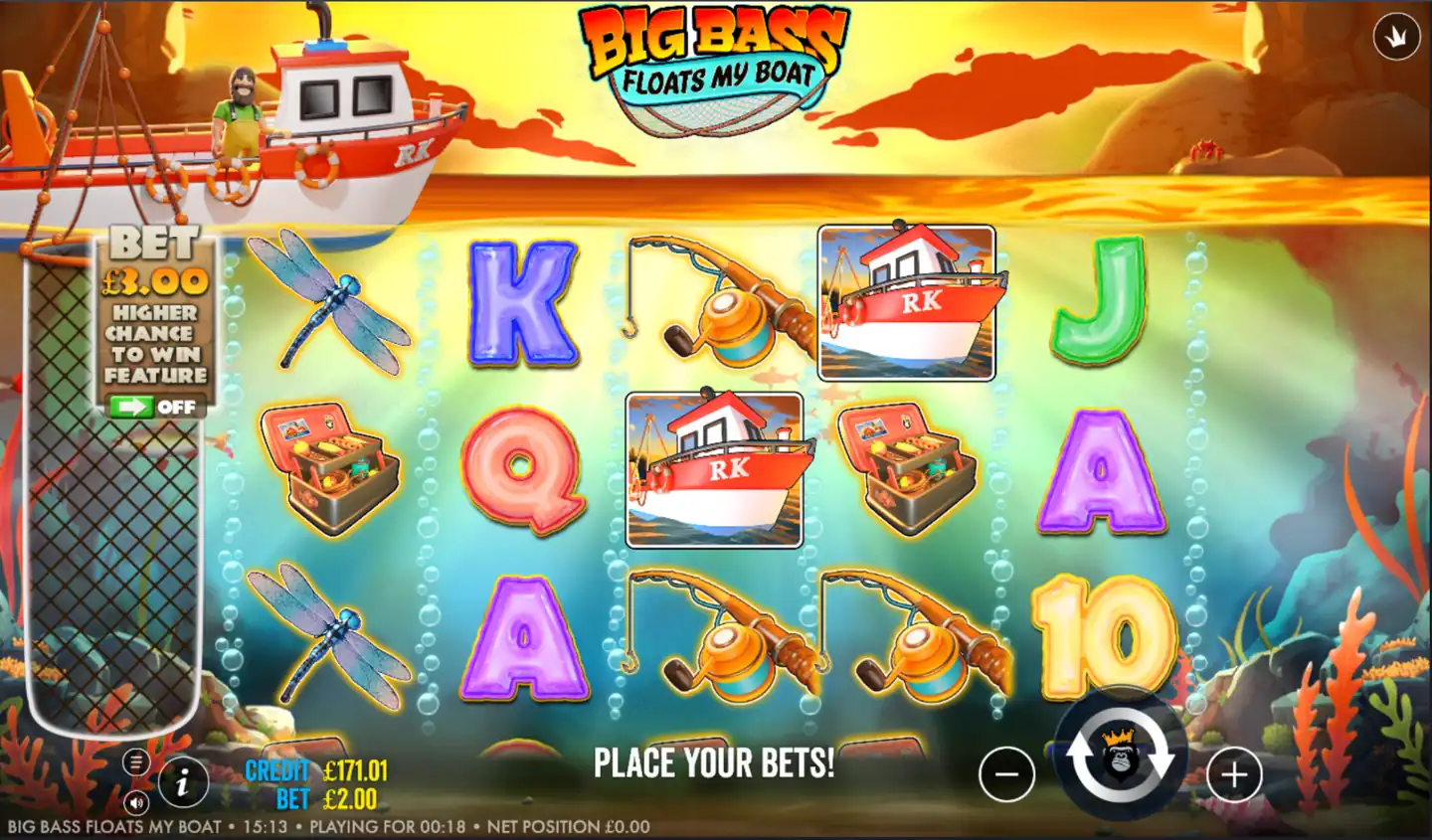Open the game menu (hamburger icon)
This screenshot has height=840, width=1432.
(x=137, y=761)
